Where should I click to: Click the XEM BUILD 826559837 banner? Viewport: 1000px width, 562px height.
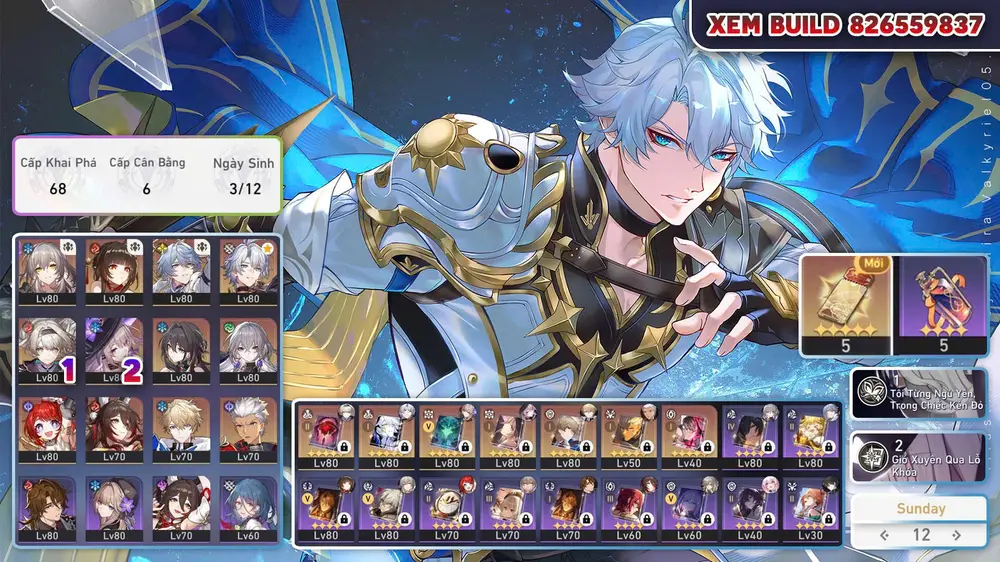pyautogui.click(x=845, y=26)
